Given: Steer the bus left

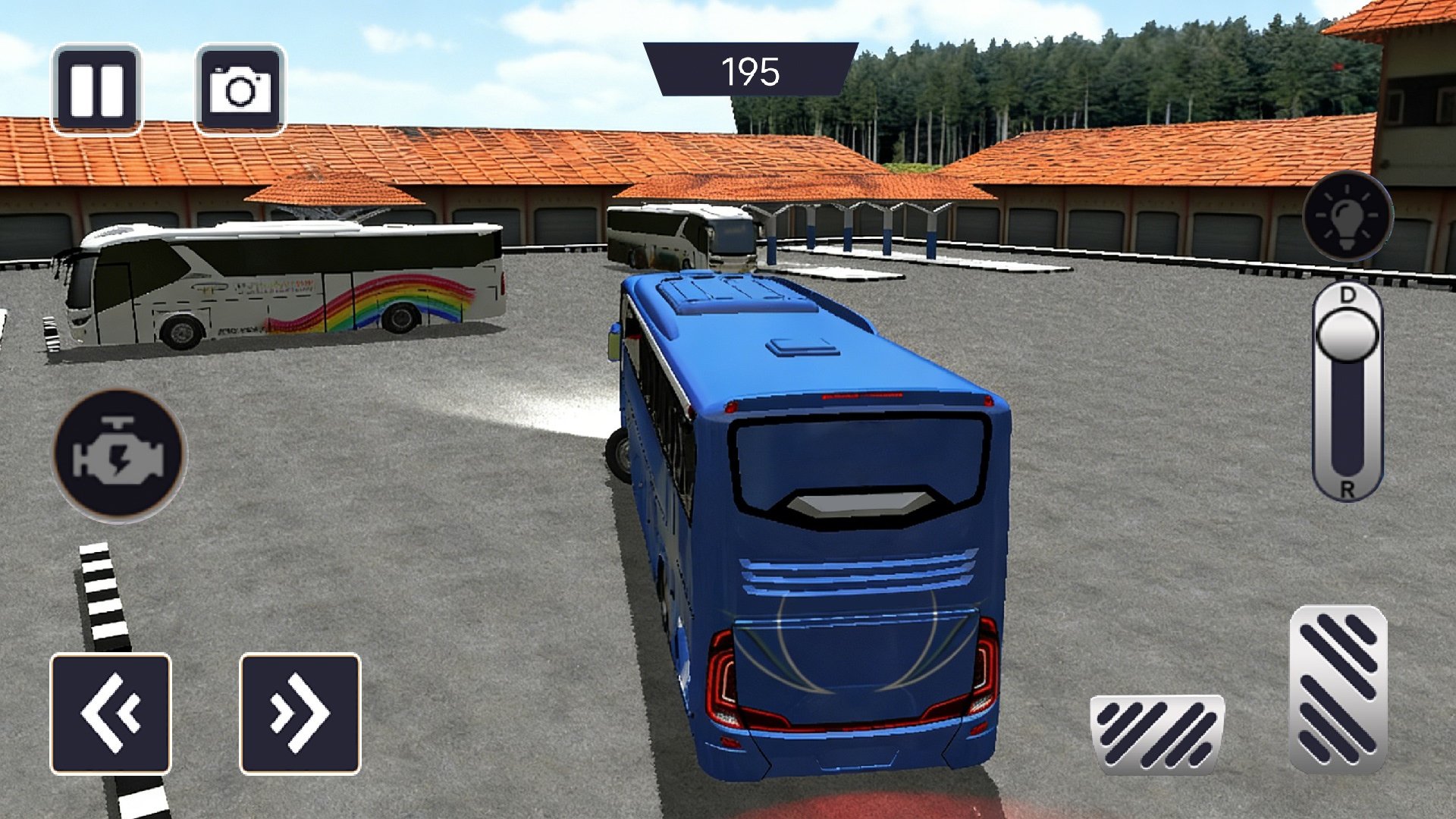Looking at the screenshot, I should 111,714.
